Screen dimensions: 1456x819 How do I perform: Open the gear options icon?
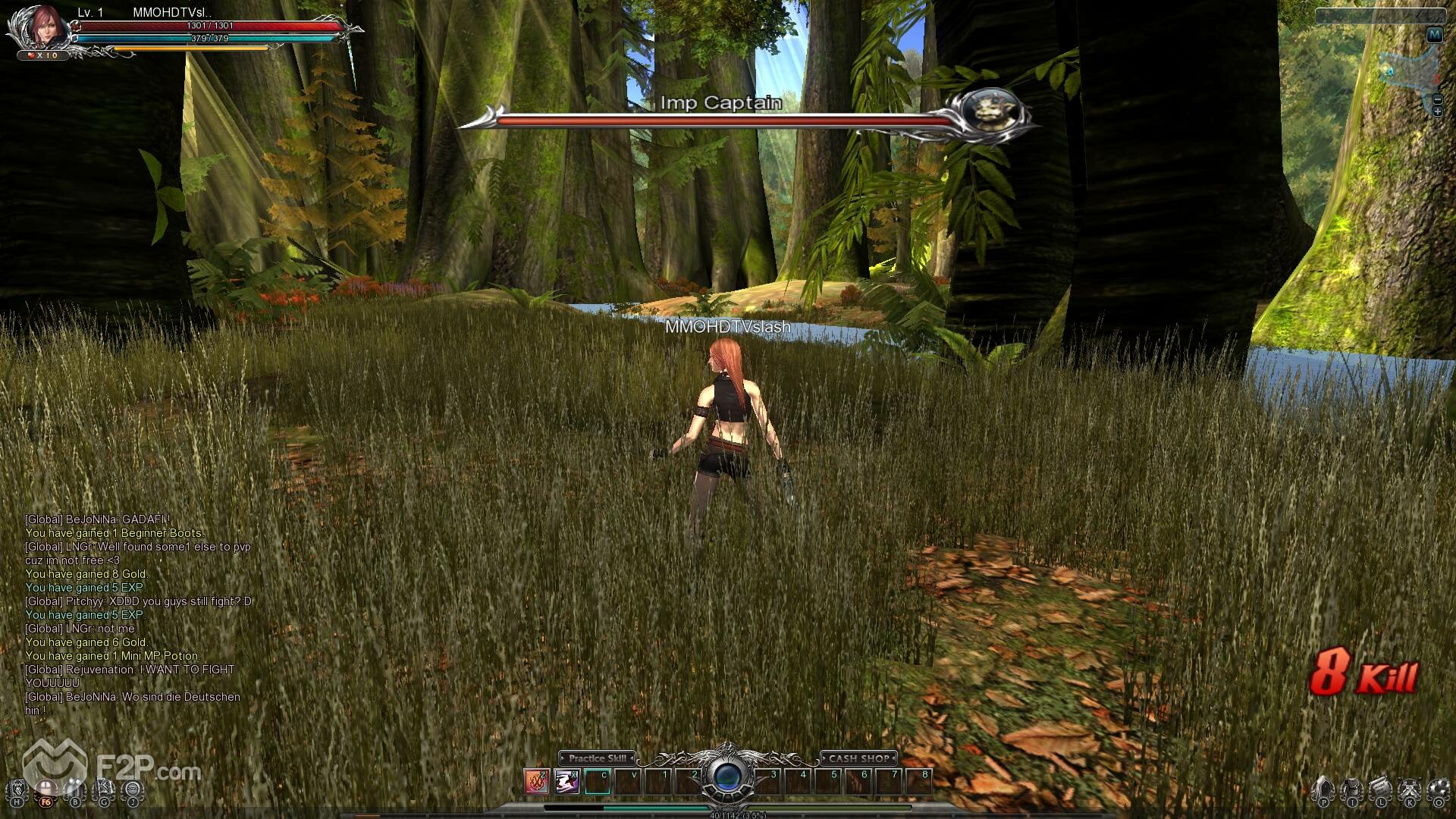point(1438,789)
